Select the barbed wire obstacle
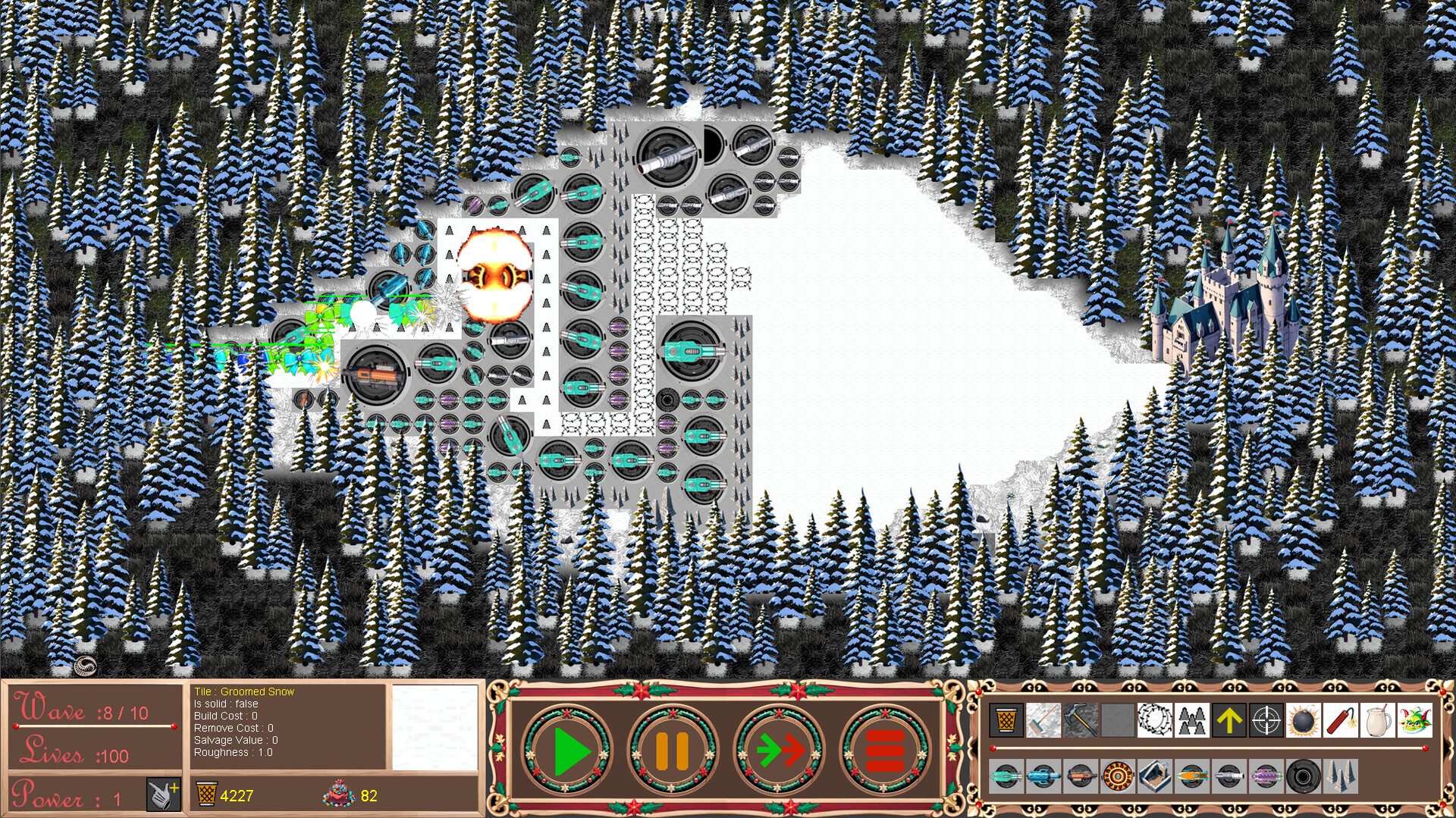 tap(1155, 720)
